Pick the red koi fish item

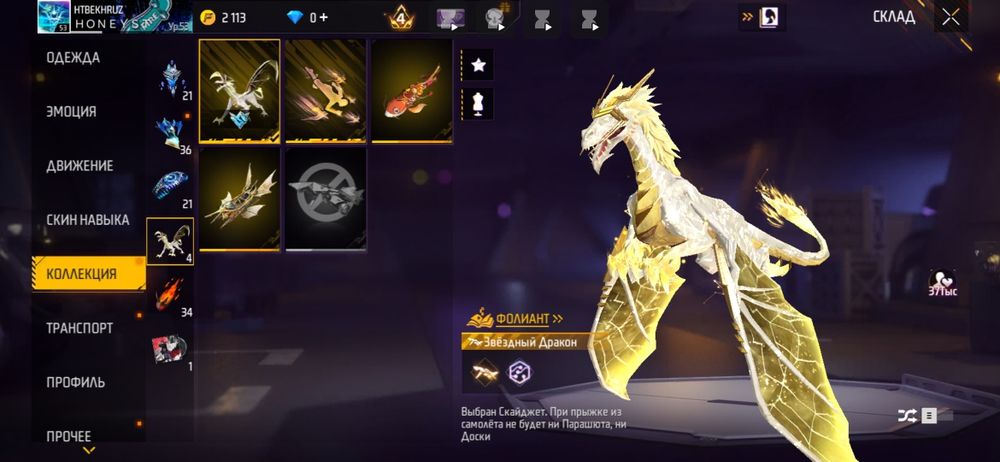tap(411, 91)
